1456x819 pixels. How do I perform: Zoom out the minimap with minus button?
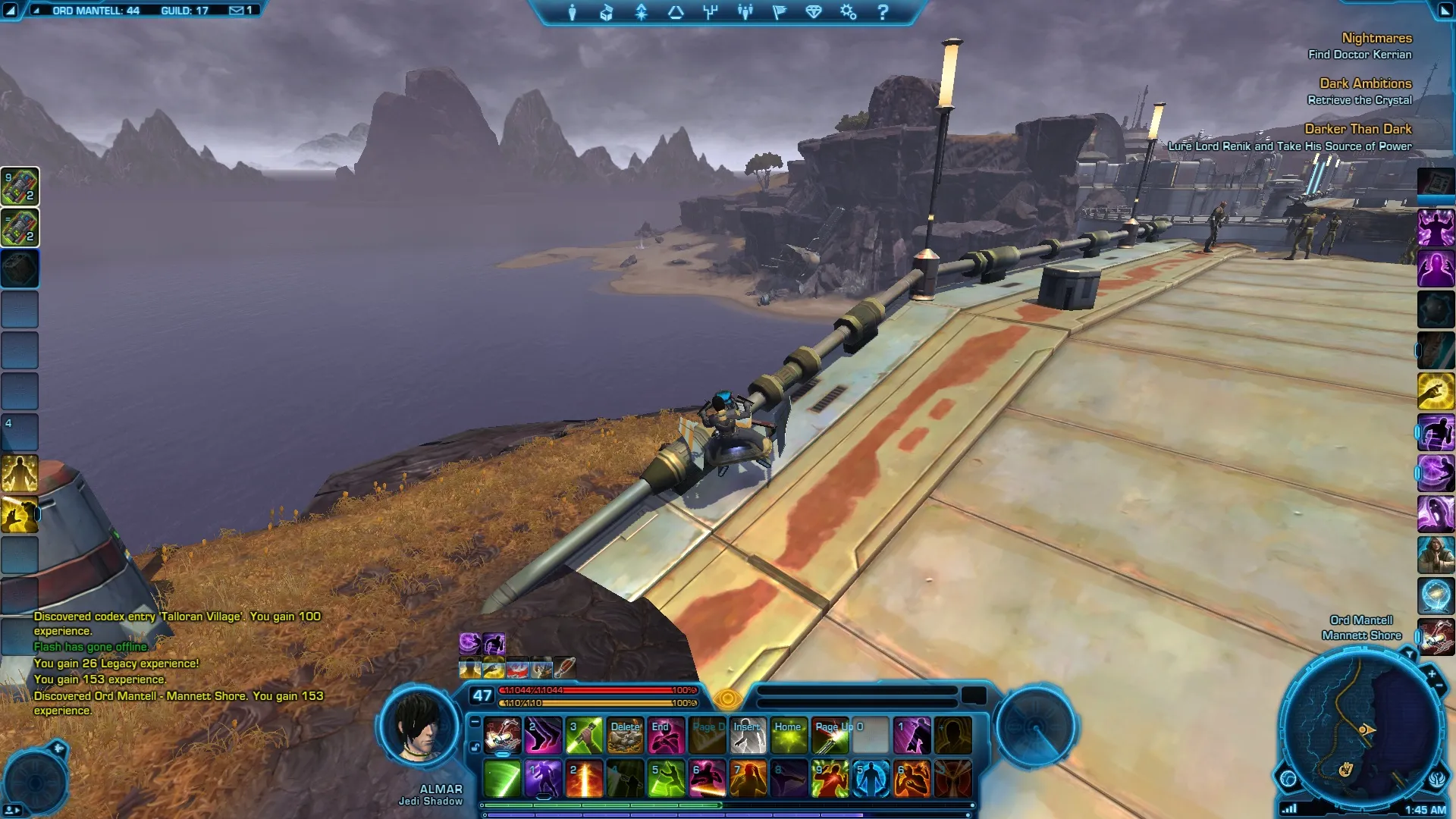click(x=1439, y=686)
